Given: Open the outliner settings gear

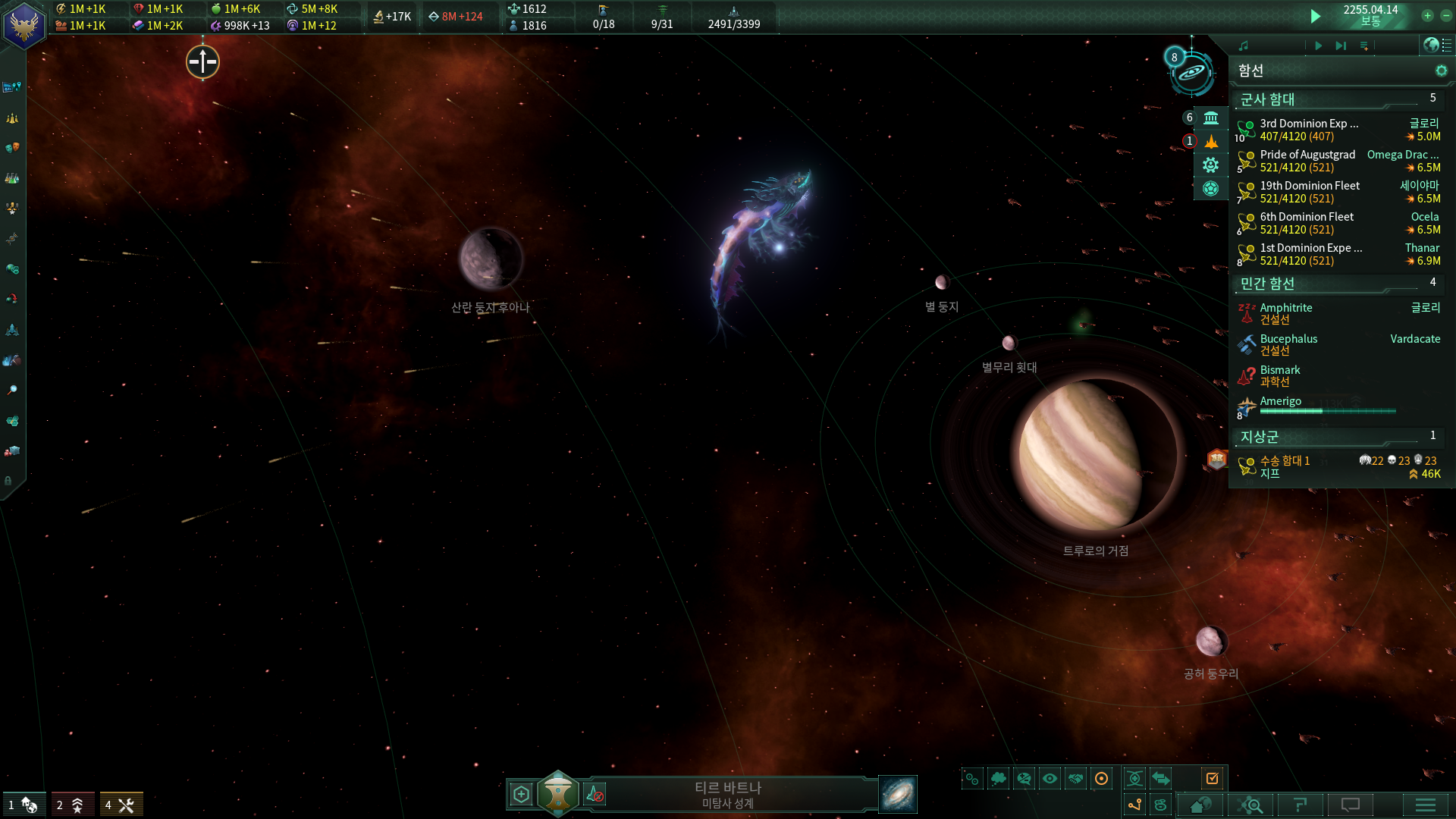Looking at the screenshot, I should click(1441, 71).
